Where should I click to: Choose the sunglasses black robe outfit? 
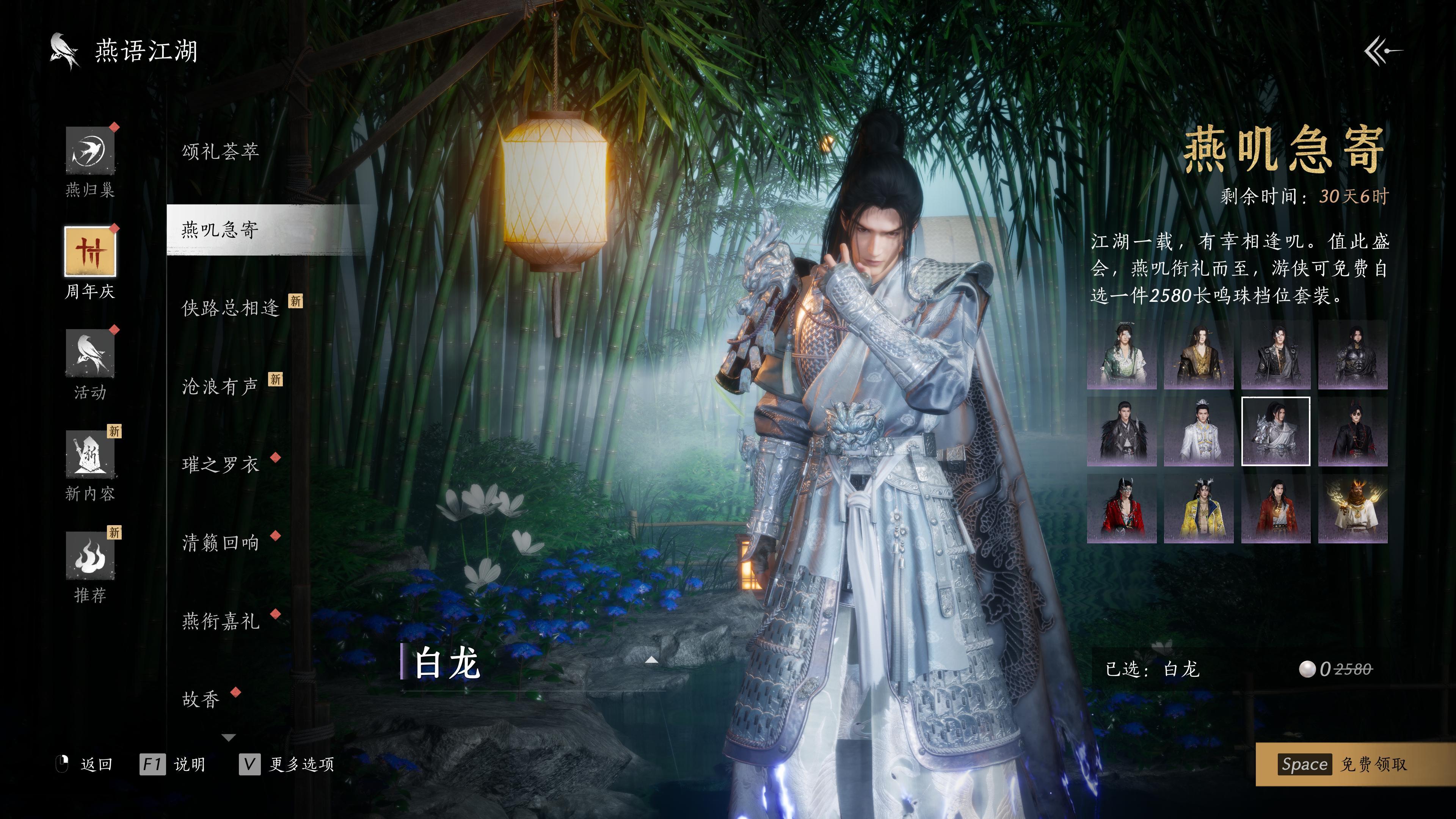1352,431
